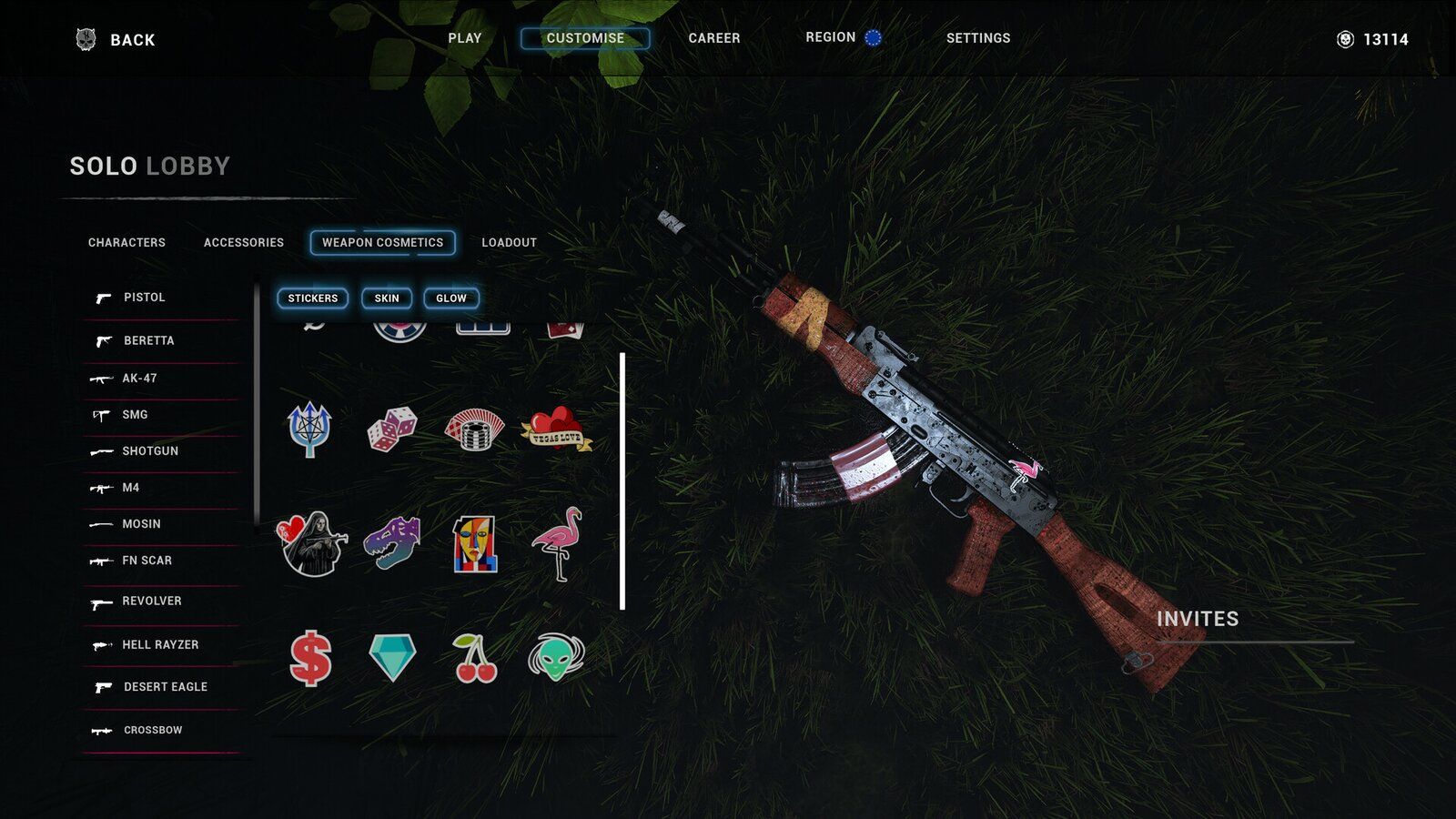This screenshot has width=1456, height=819.
Task: Show the Glow options
Action: (450, 298)
